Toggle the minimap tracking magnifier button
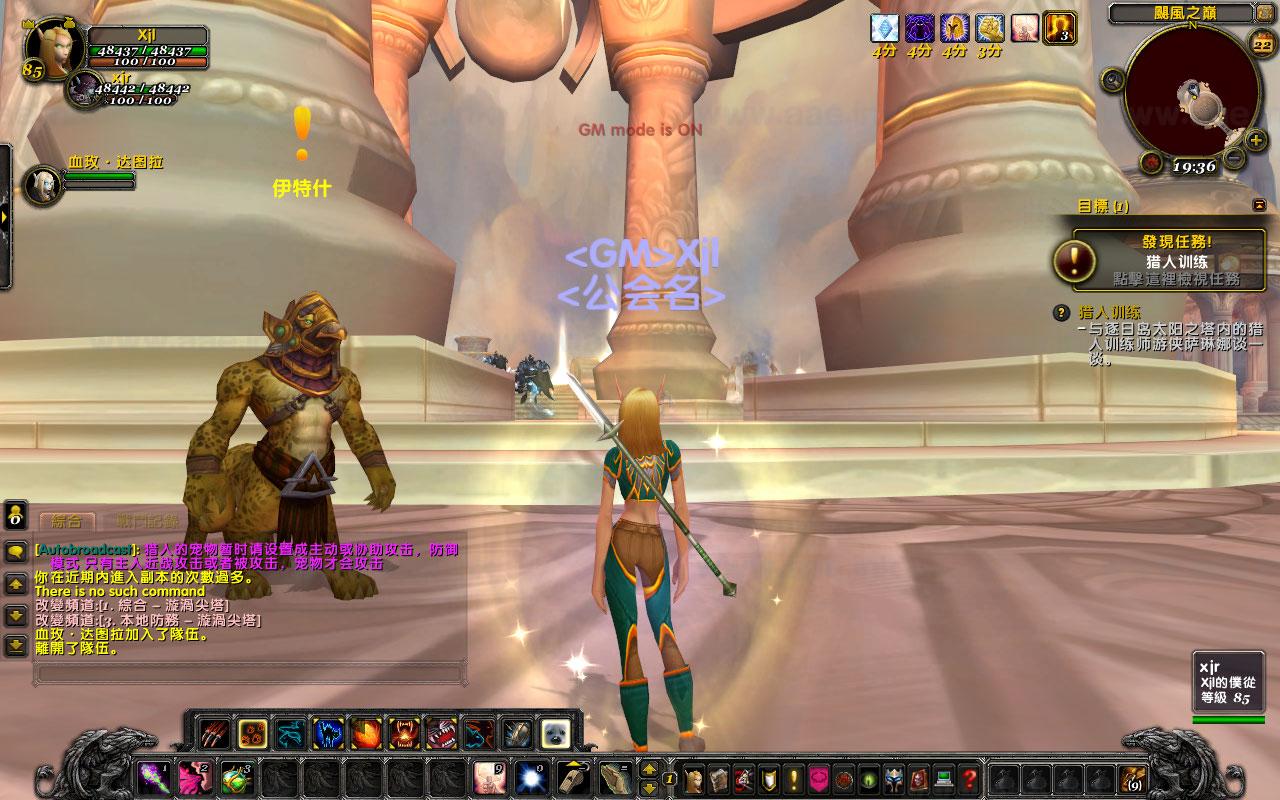Screen dimensions: 1280x800 [x=1112, y=79]
